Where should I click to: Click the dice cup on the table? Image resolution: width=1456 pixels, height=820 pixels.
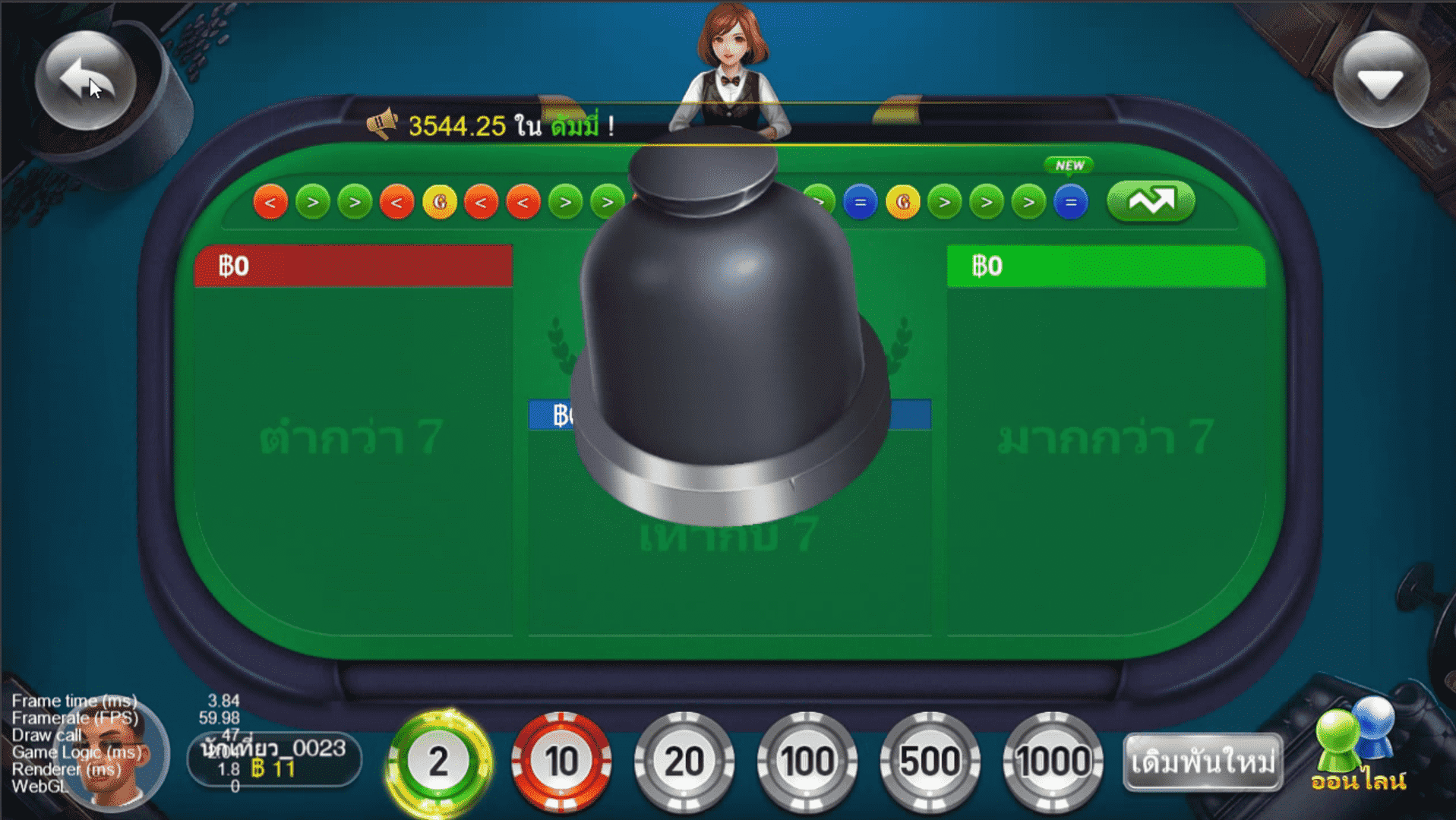click(729, 342)
